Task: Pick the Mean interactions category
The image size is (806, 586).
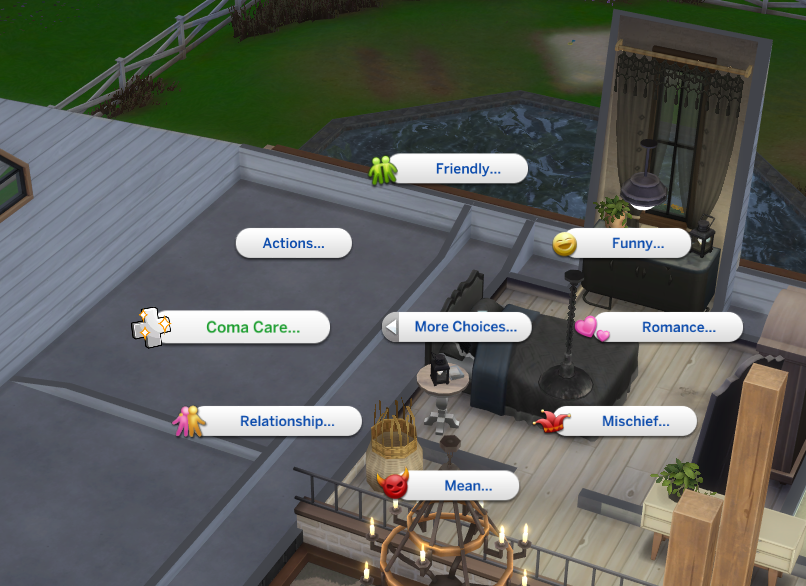Action: pos(468,486)
